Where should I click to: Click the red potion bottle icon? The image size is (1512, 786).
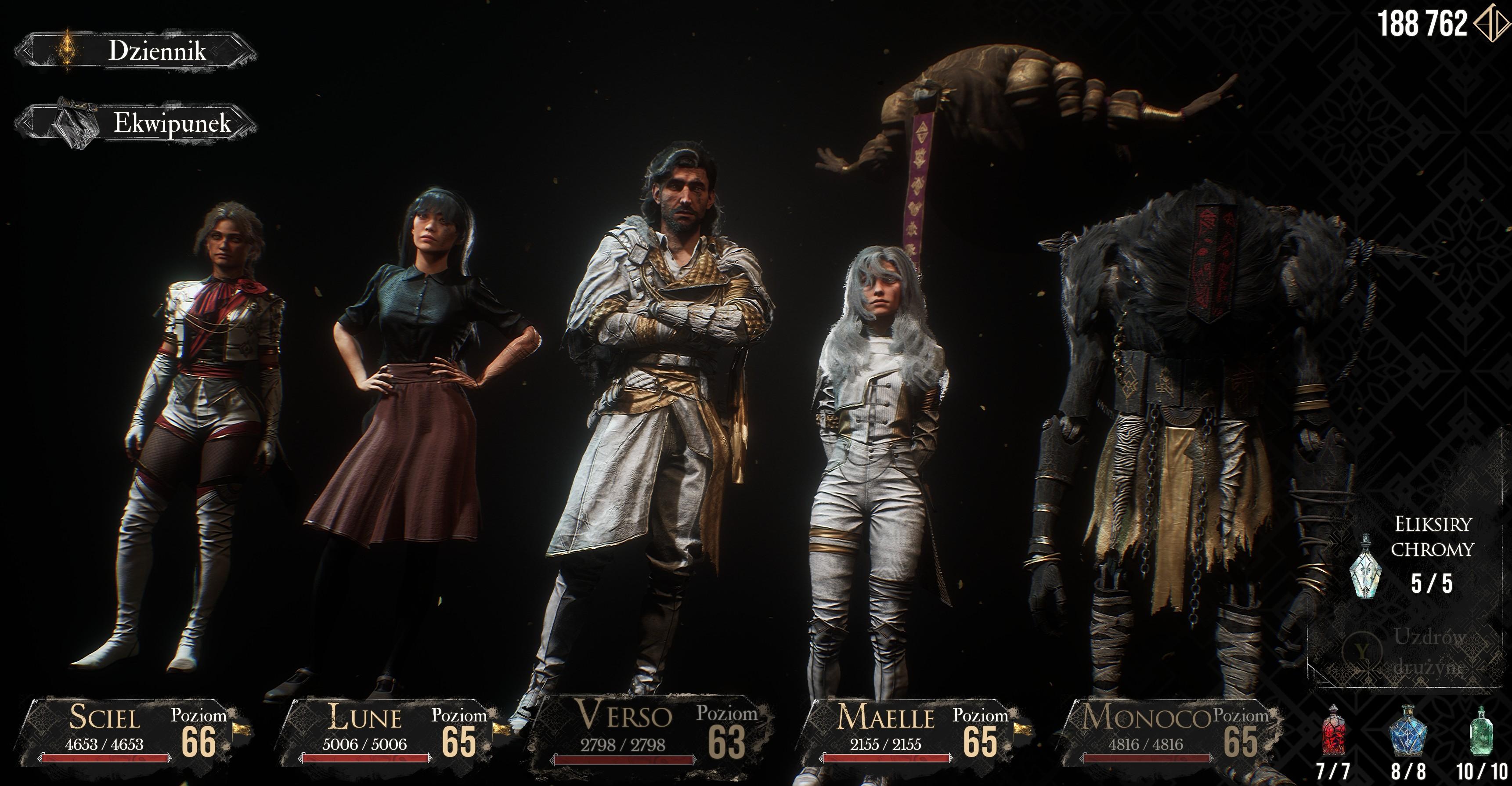click(x=1333, y=732)
